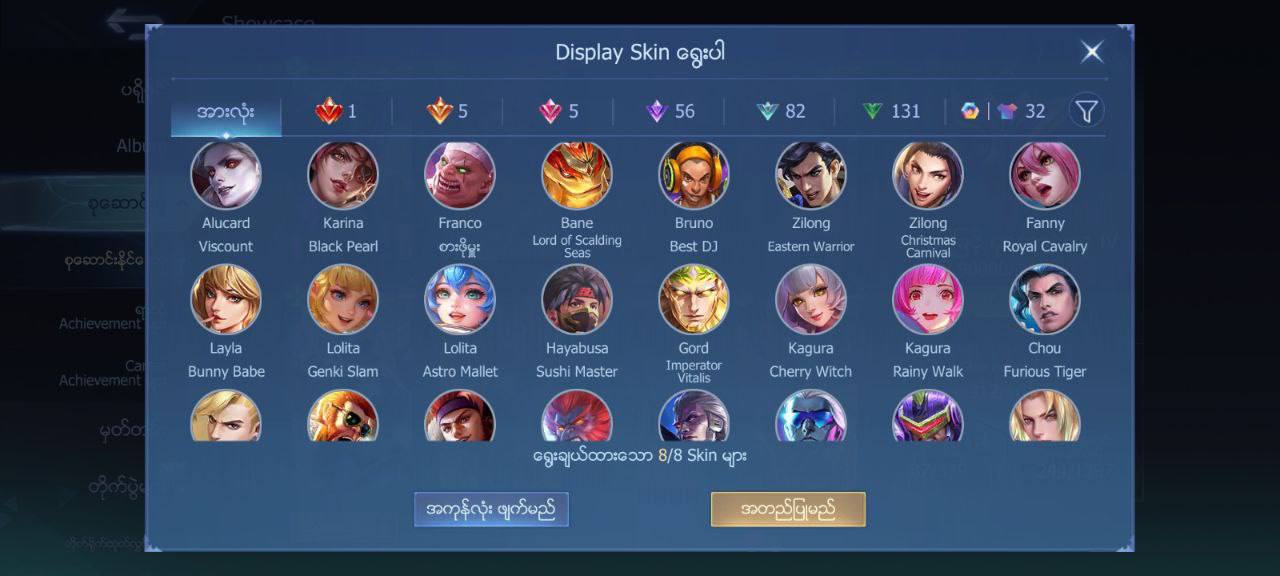Screen dimensions: 1280x576
Task: Show the purple gem tab with 56 skins
Action: (x=670, y=111)
